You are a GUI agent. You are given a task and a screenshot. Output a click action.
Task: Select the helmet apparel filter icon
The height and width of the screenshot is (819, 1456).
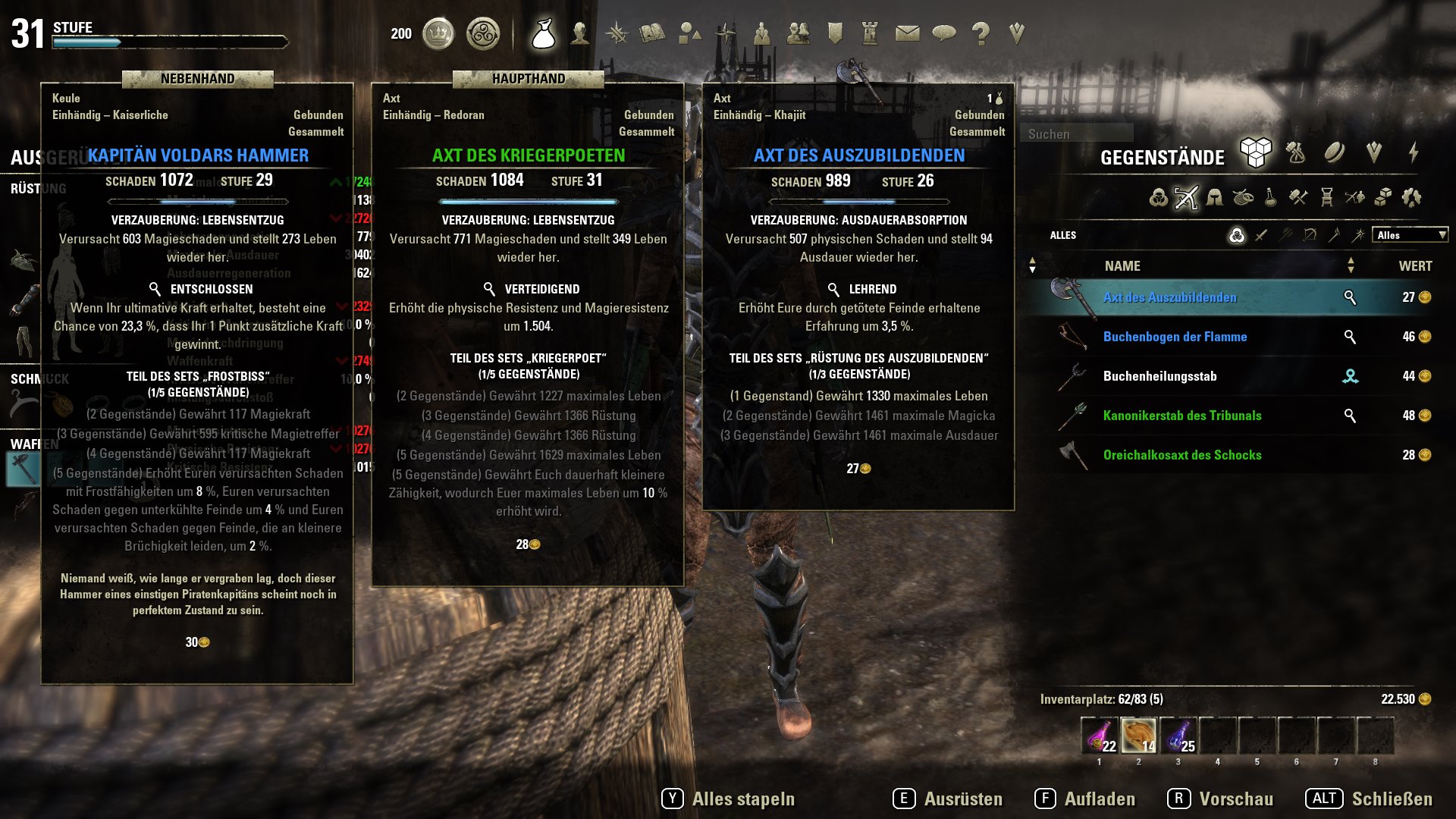[1216, 198]
